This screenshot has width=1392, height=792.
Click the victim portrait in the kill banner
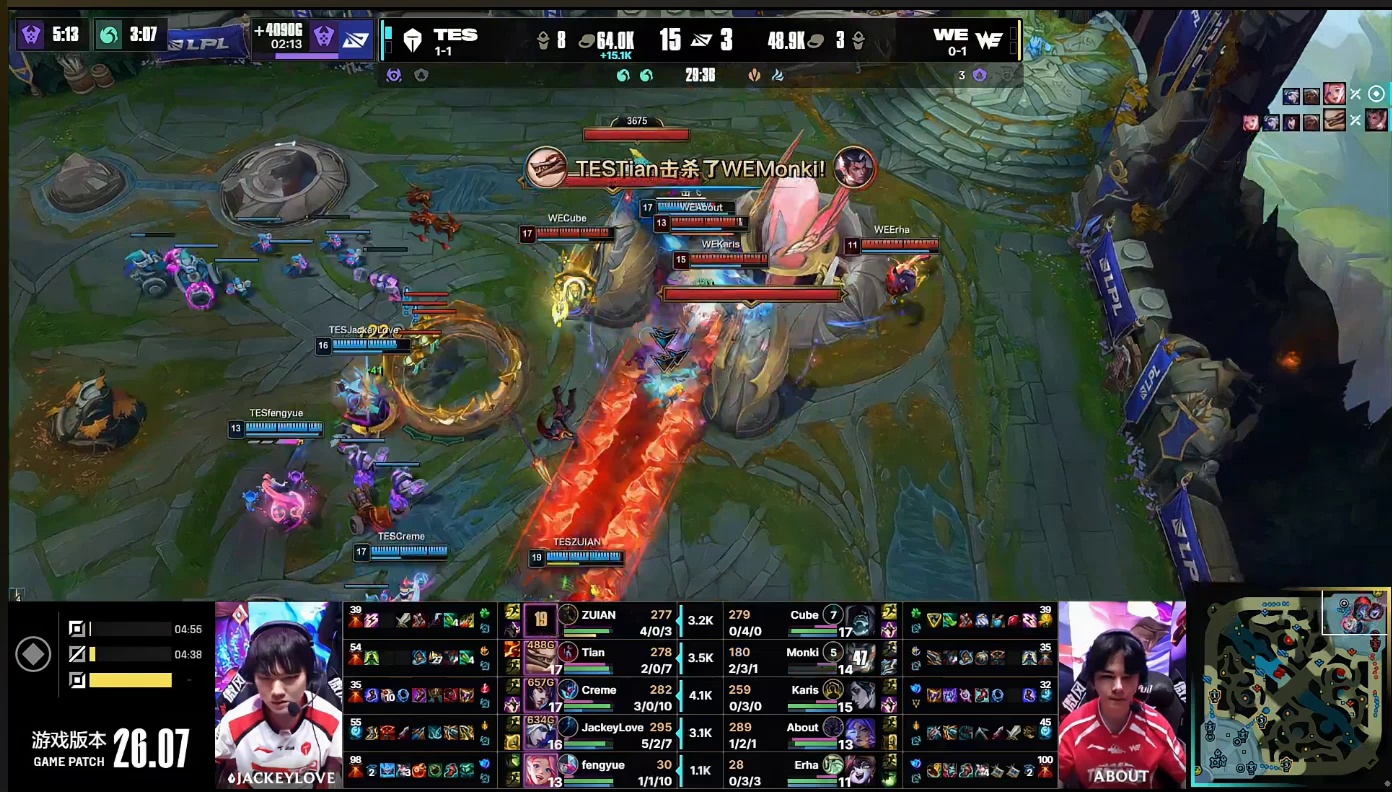pos(855,167)
